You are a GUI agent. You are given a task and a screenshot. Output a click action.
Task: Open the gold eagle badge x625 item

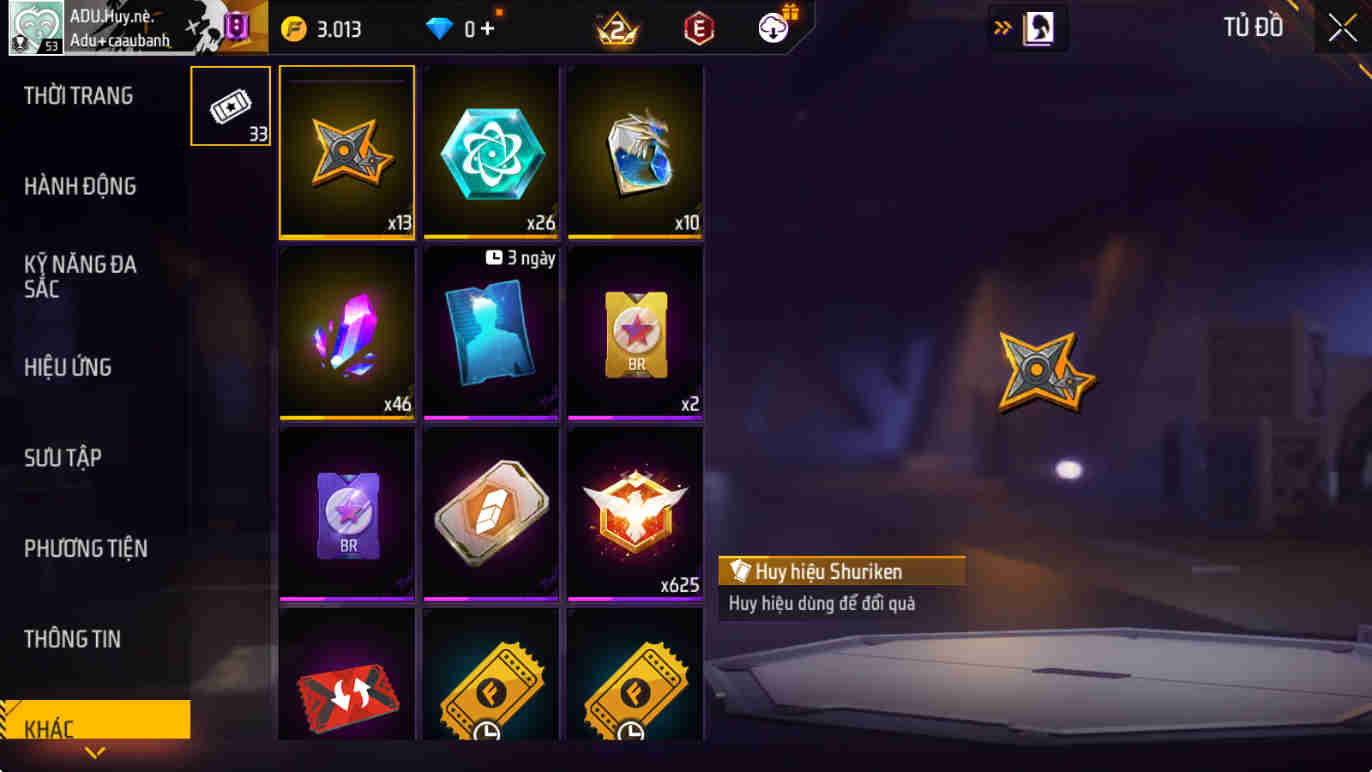coord(635,515)
